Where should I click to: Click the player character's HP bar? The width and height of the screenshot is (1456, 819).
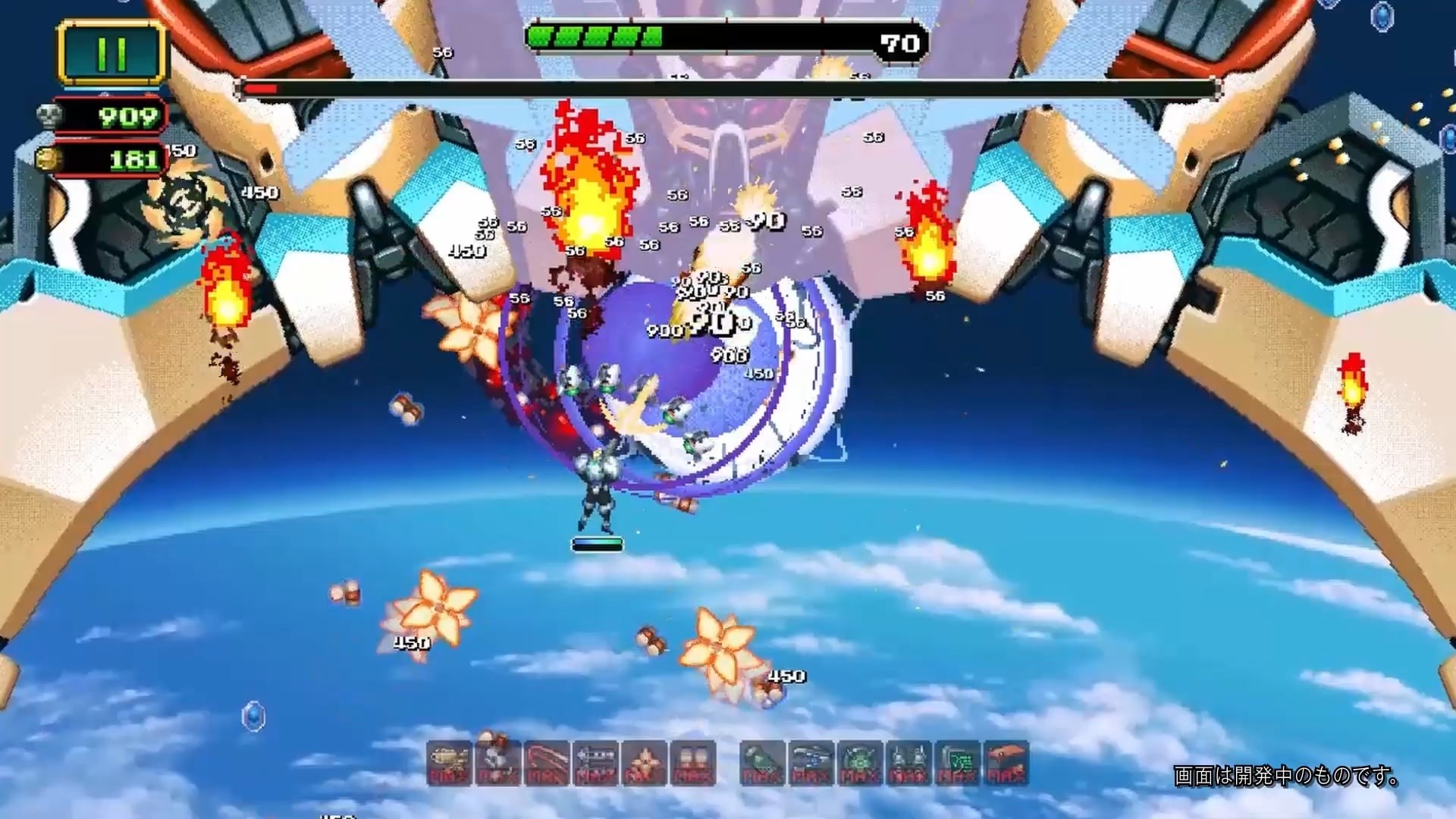(x=597, y=544)
